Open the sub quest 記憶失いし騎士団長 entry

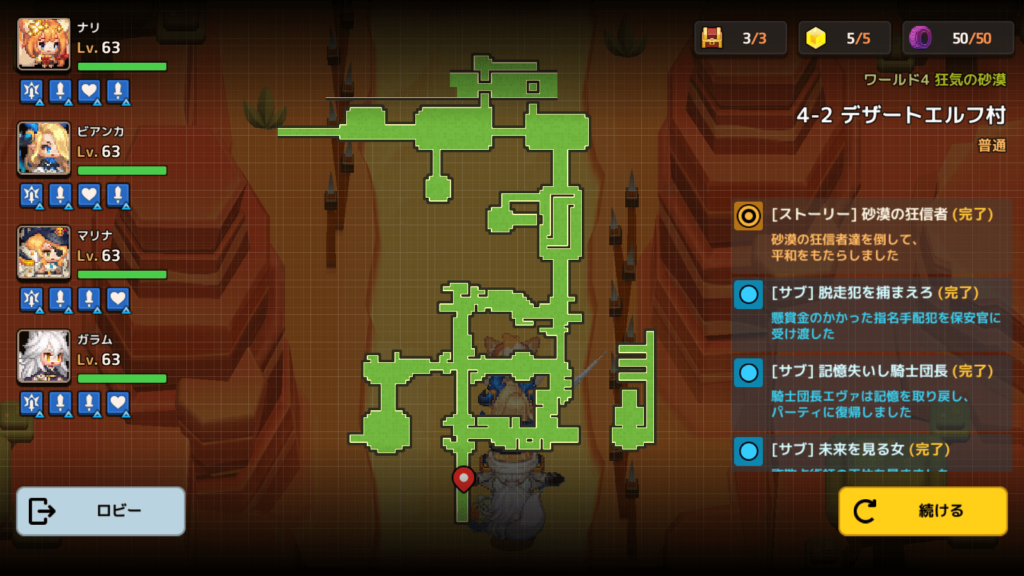point(872,390)
